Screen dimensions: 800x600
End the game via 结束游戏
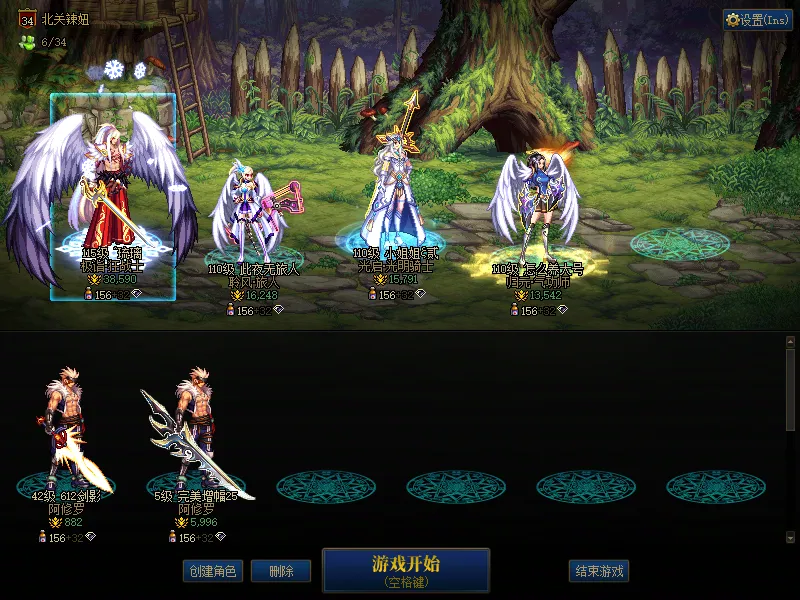tap(599, 571)
